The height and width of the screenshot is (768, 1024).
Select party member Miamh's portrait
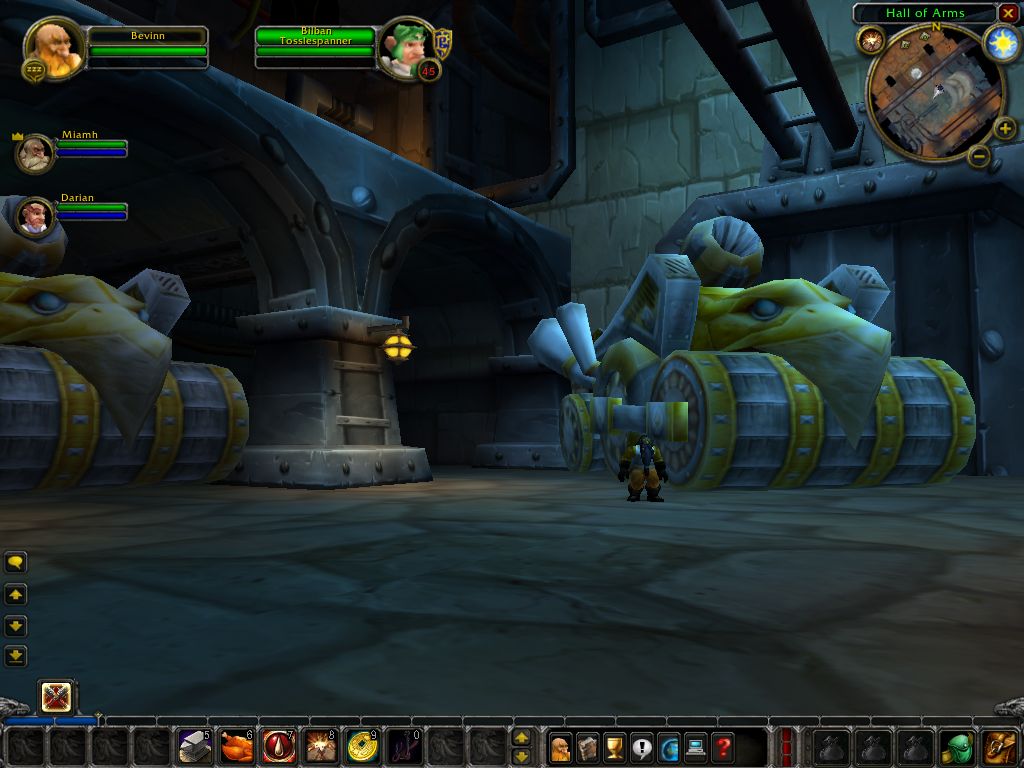pos(35,153)
